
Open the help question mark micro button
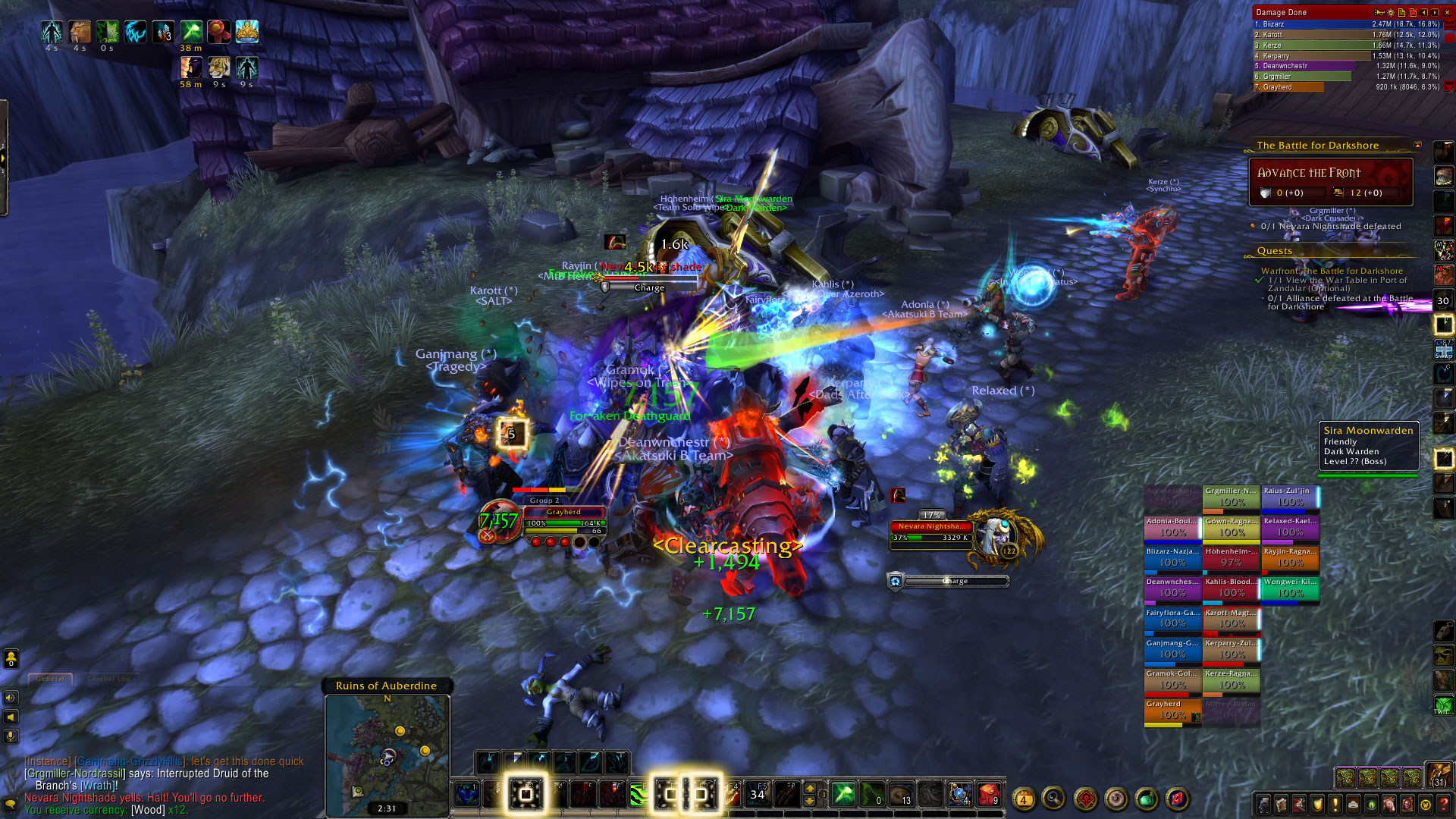1444,804
